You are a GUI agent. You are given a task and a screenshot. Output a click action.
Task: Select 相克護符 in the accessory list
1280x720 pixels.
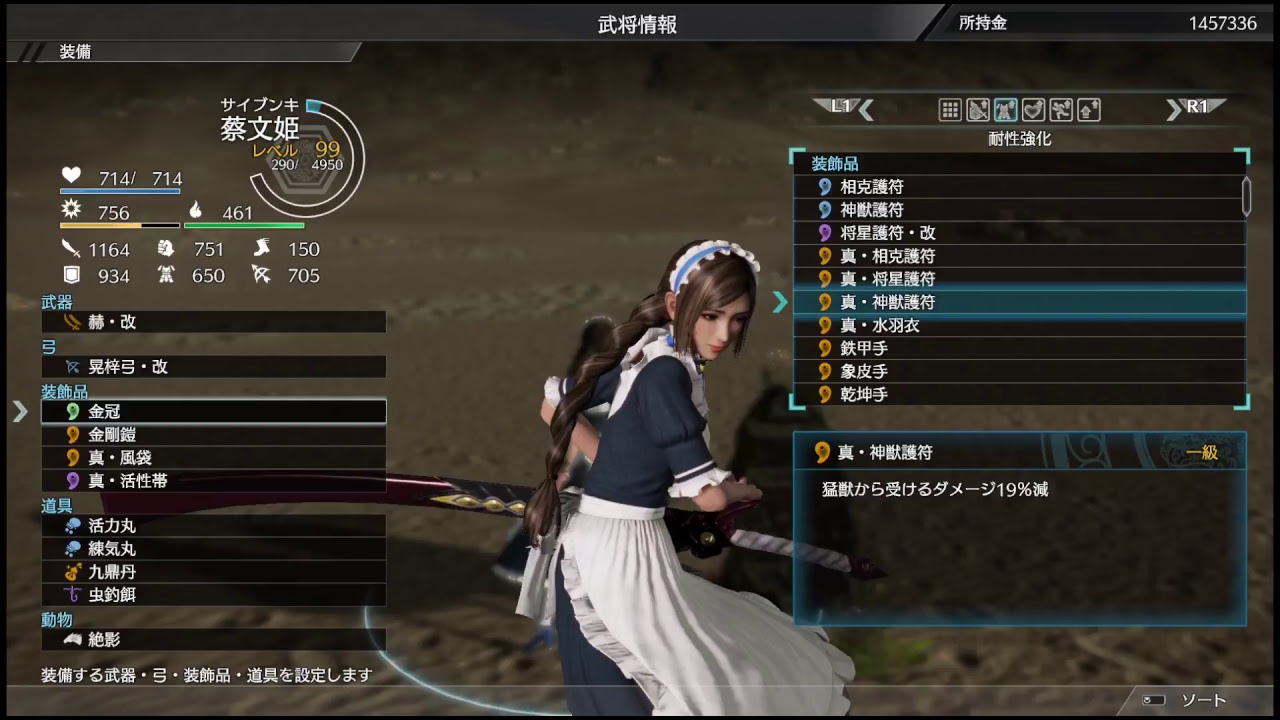click(1018, 187)
